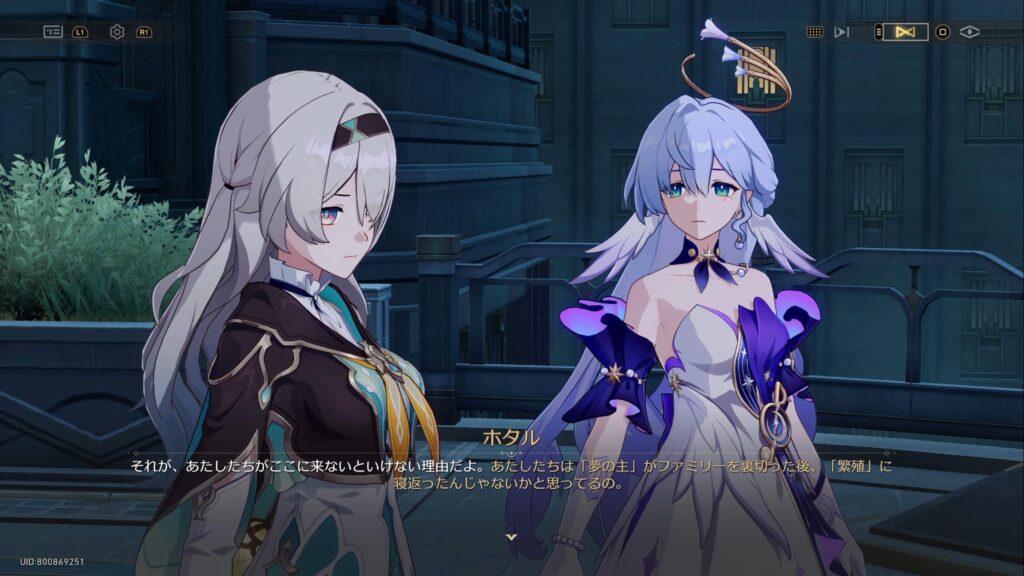Open settings with the gear icon
The height and width of the screenshot is (576, 1024).
(117, 32)
